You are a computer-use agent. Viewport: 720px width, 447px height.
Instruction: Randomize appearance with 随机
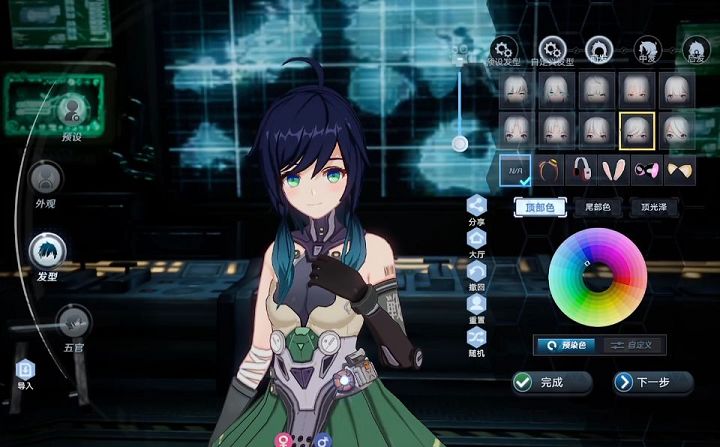(x=476, y=340)
